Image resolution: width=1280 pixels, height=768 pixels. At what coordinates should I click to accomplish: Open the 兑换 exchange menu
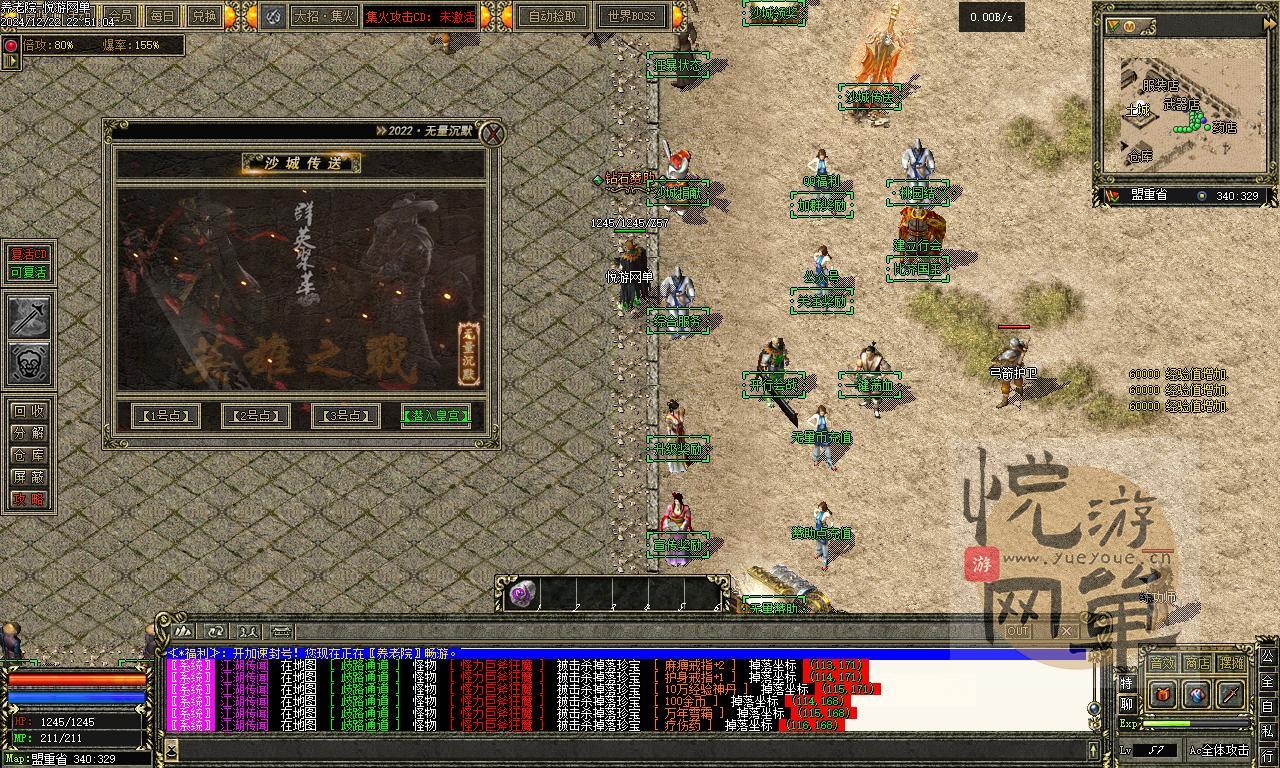click(x=204, y=16)
